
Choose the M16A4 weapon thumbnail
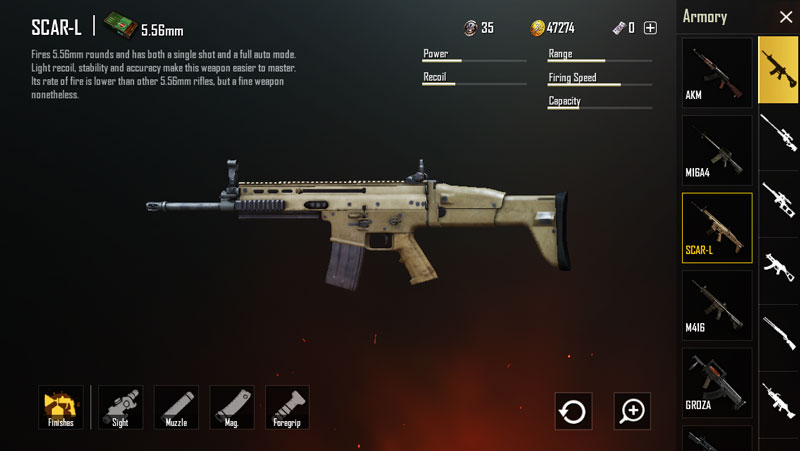click(717, 149)
